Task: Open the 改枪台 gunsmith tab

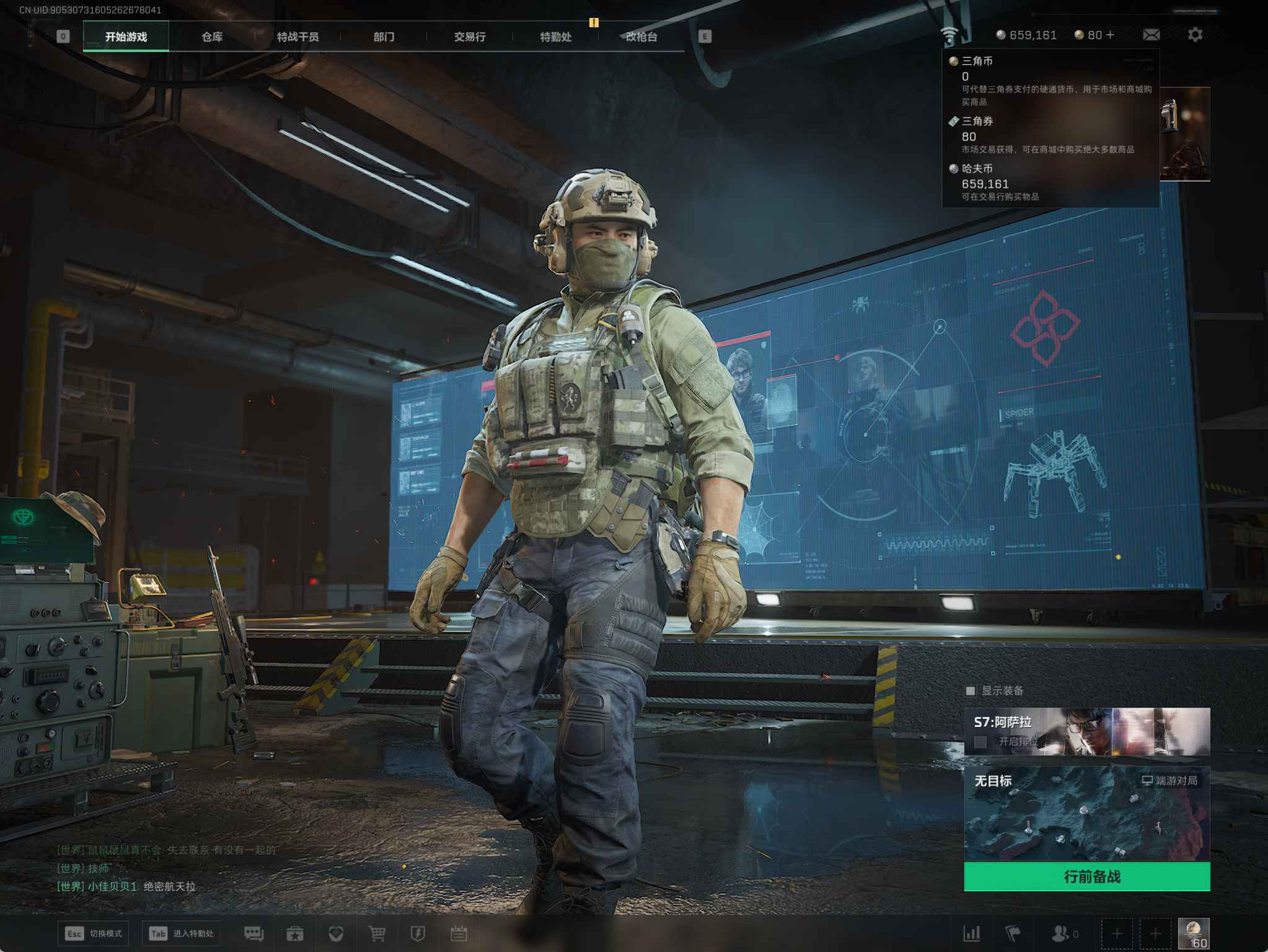Action: coord(641,37)
